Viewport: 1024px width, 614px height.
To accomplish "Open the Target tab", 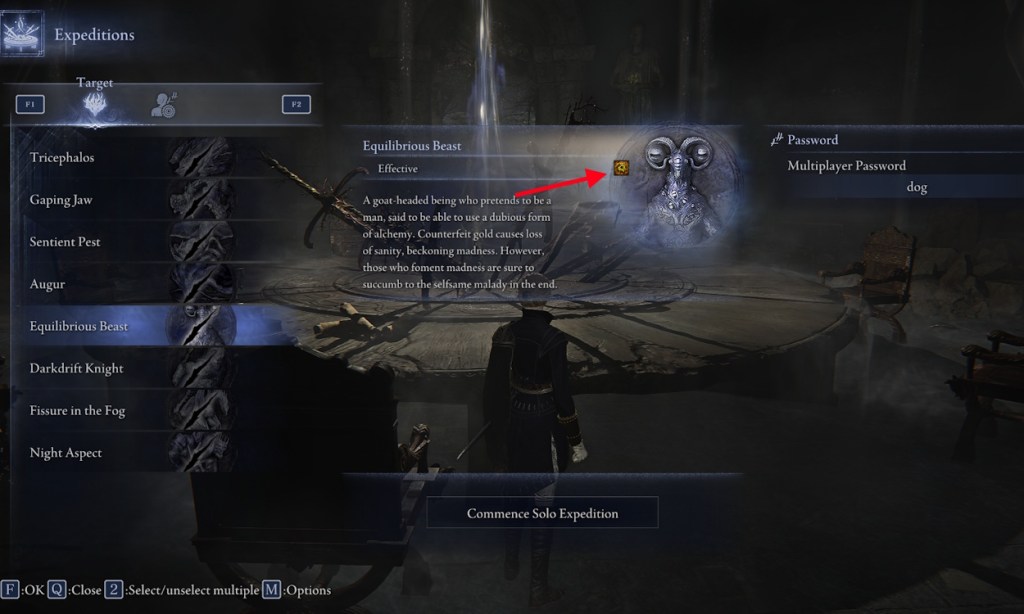I will [x=95, y=103].
